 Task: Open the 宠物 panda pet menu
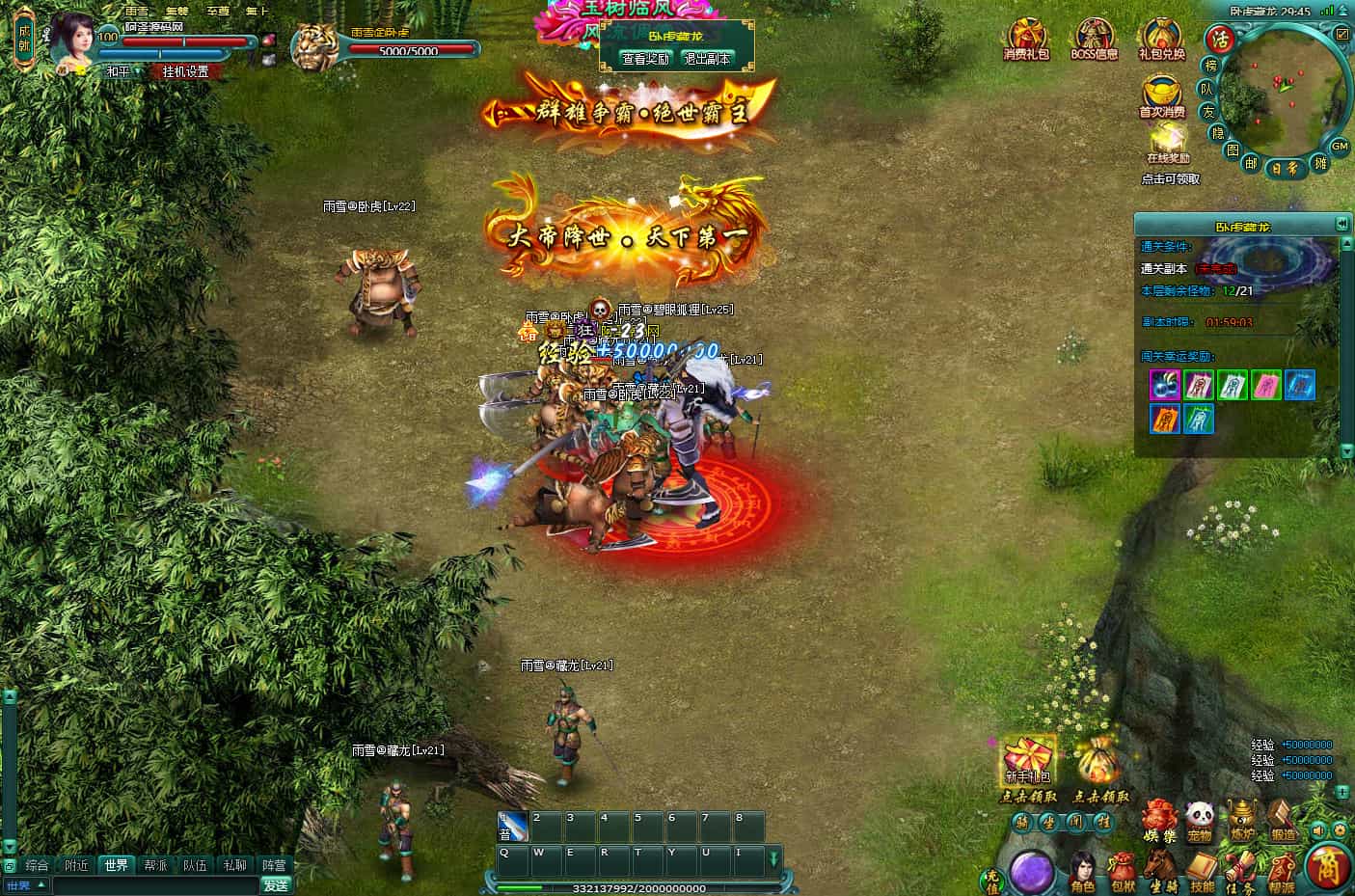point(1199,821)
